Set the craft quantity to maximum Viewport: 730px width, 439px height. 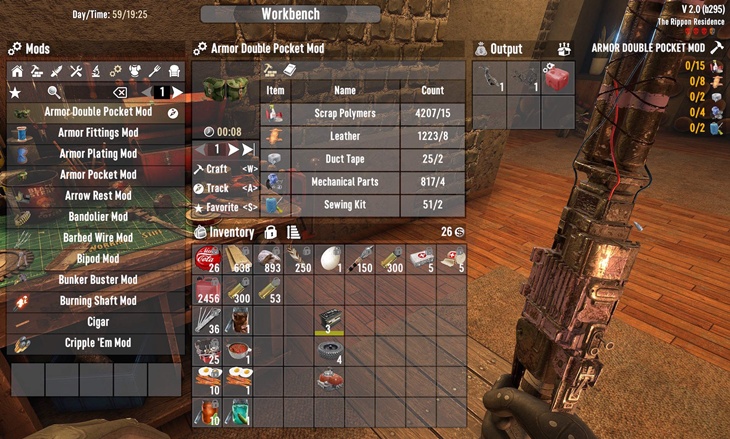(248, 150)
